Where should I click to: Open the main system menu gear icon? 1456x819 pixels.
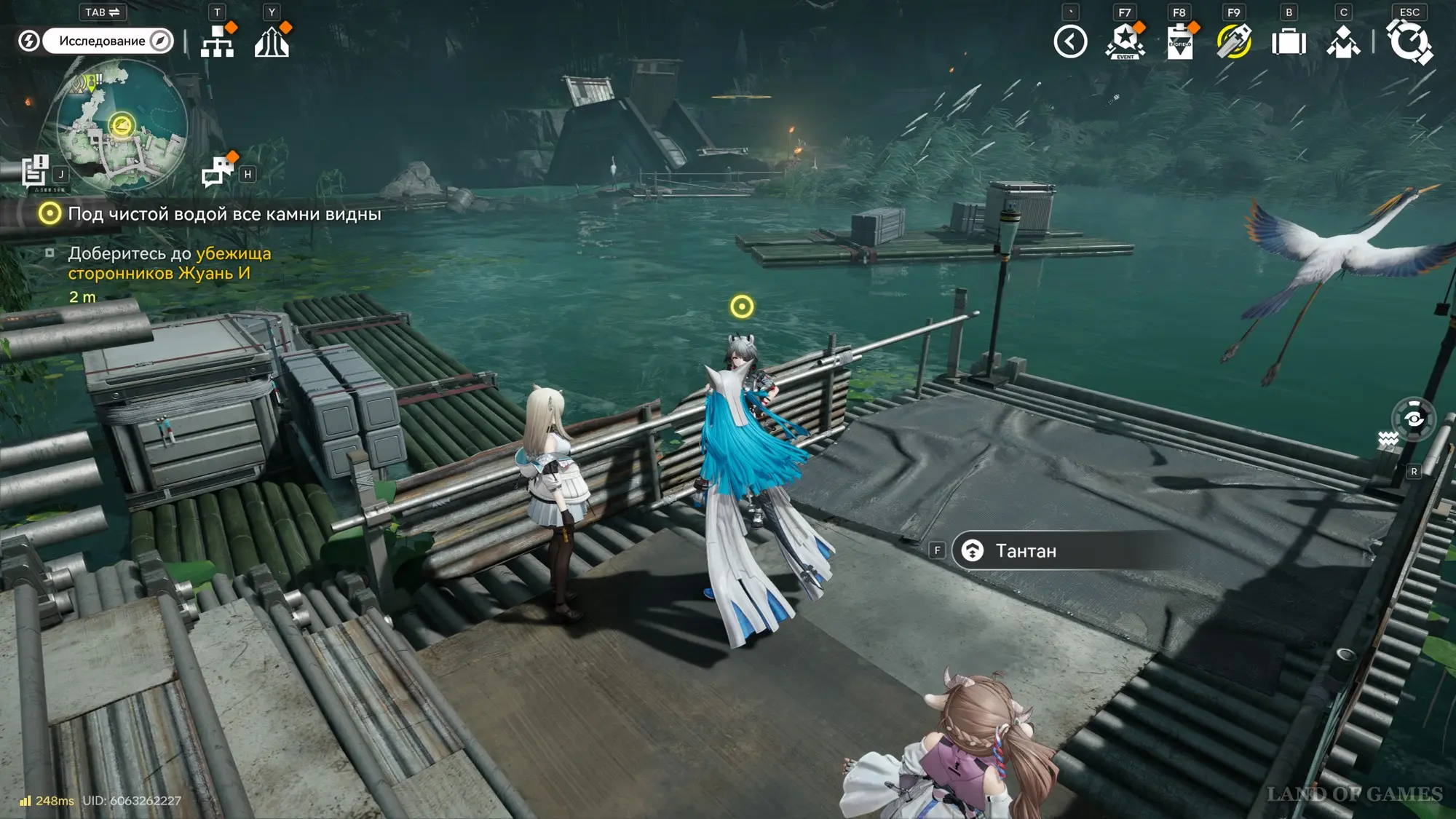[x=1409, y=41]
